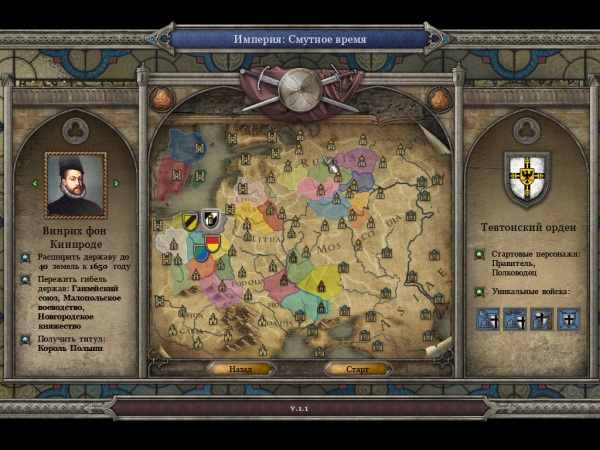Viewport: 600px width, 450px height.
Task: Inspect the last unique troop icon
Action: coord(567,319)
